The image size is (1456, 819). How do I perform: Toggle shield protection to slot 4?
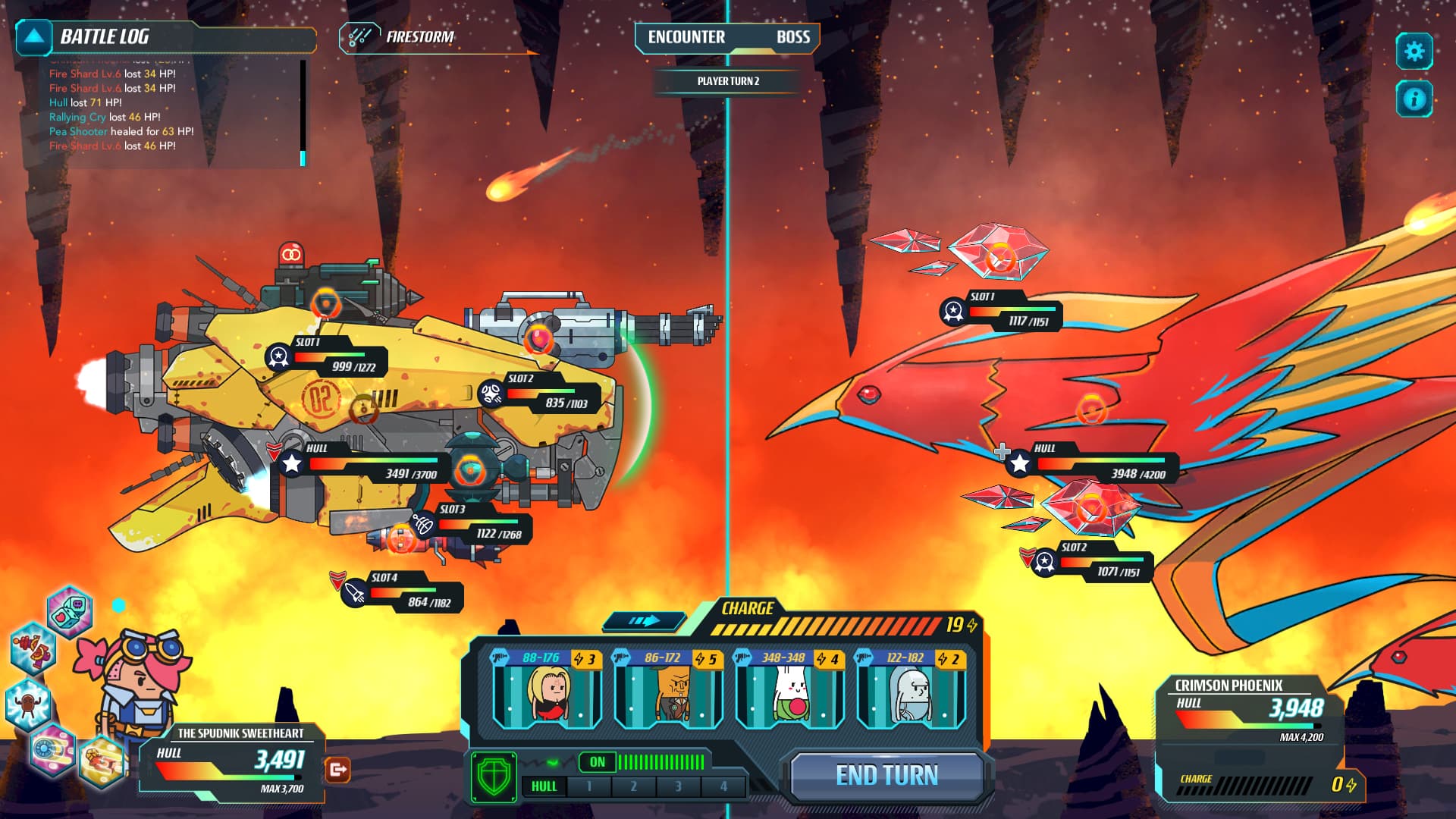[x=721, y=786]
